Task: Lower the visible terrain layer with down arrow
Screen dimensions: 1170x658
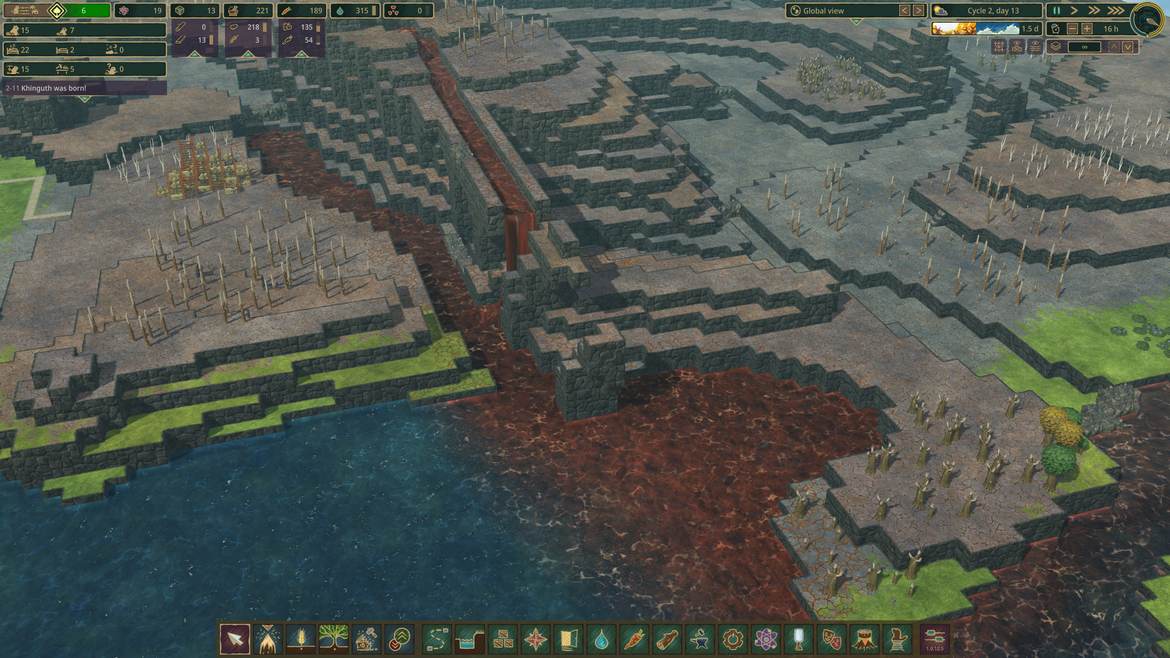Action: 1129,47
